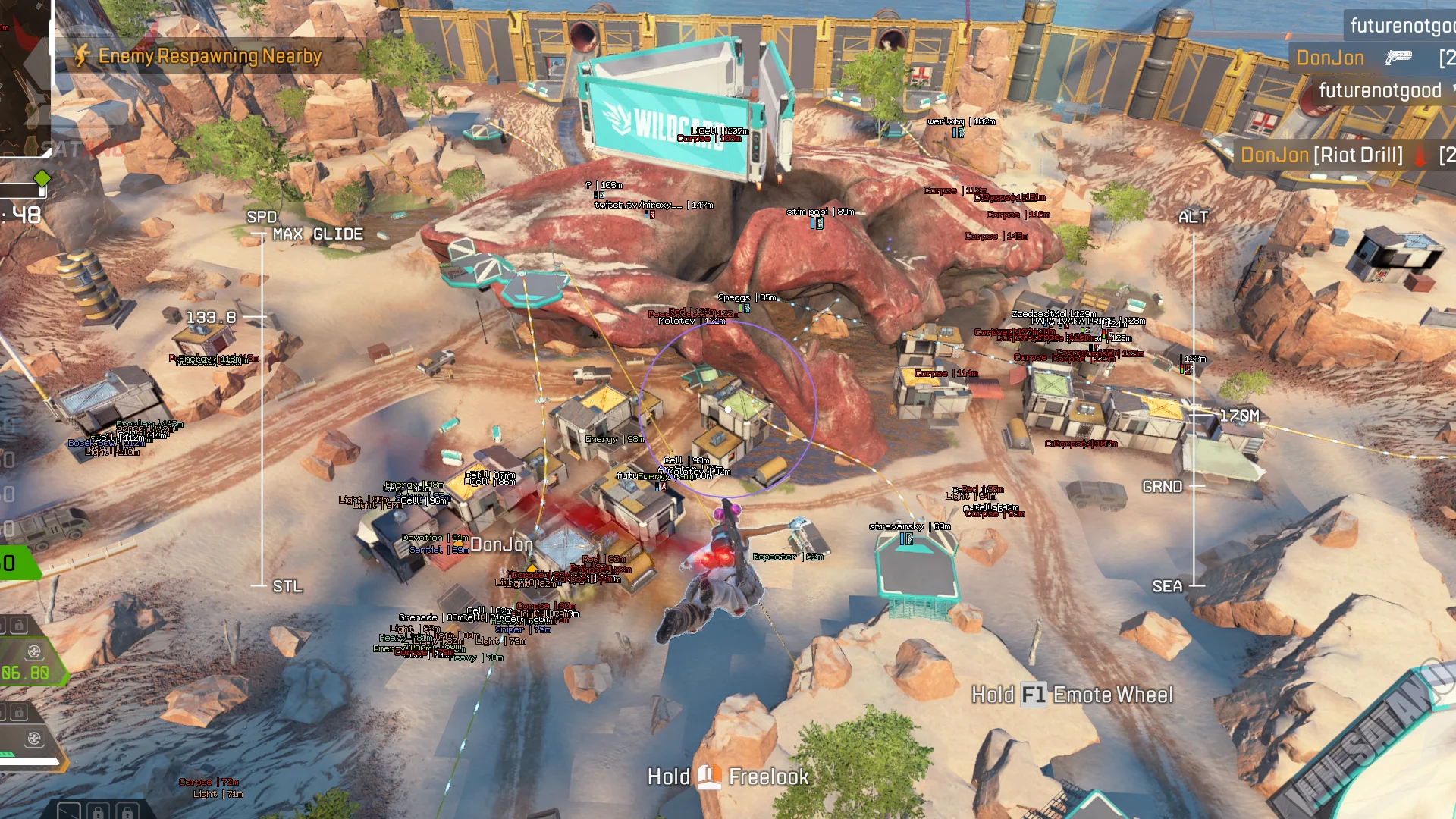
Task: Open the minimap in the corner
Action: click(x=24, y=76)
